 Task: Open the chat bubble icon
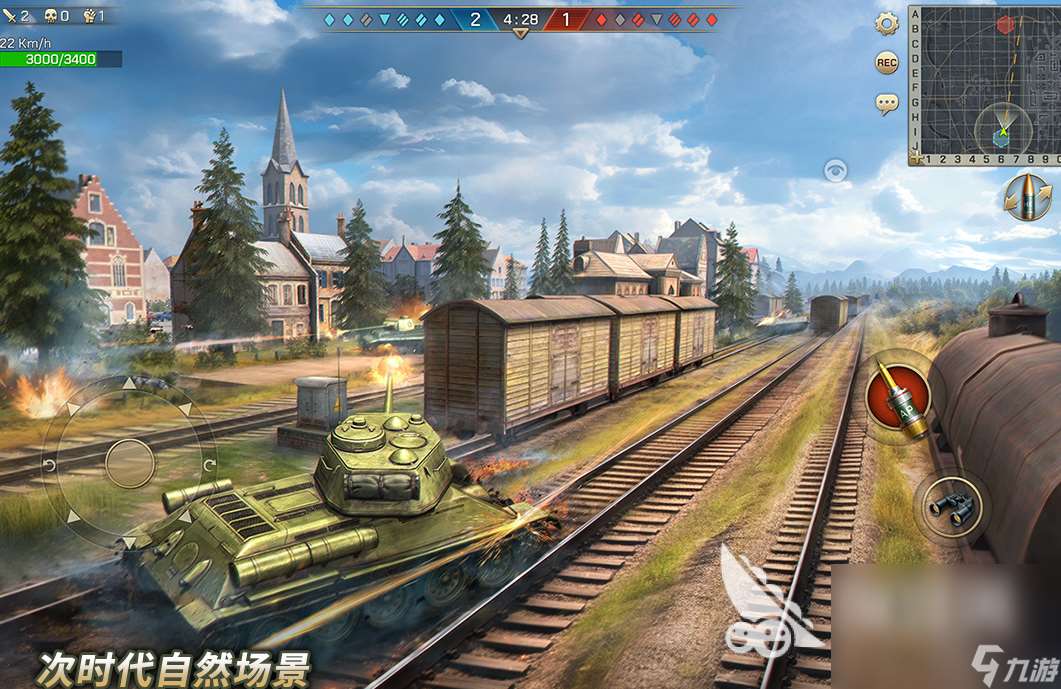click(886, 102)
